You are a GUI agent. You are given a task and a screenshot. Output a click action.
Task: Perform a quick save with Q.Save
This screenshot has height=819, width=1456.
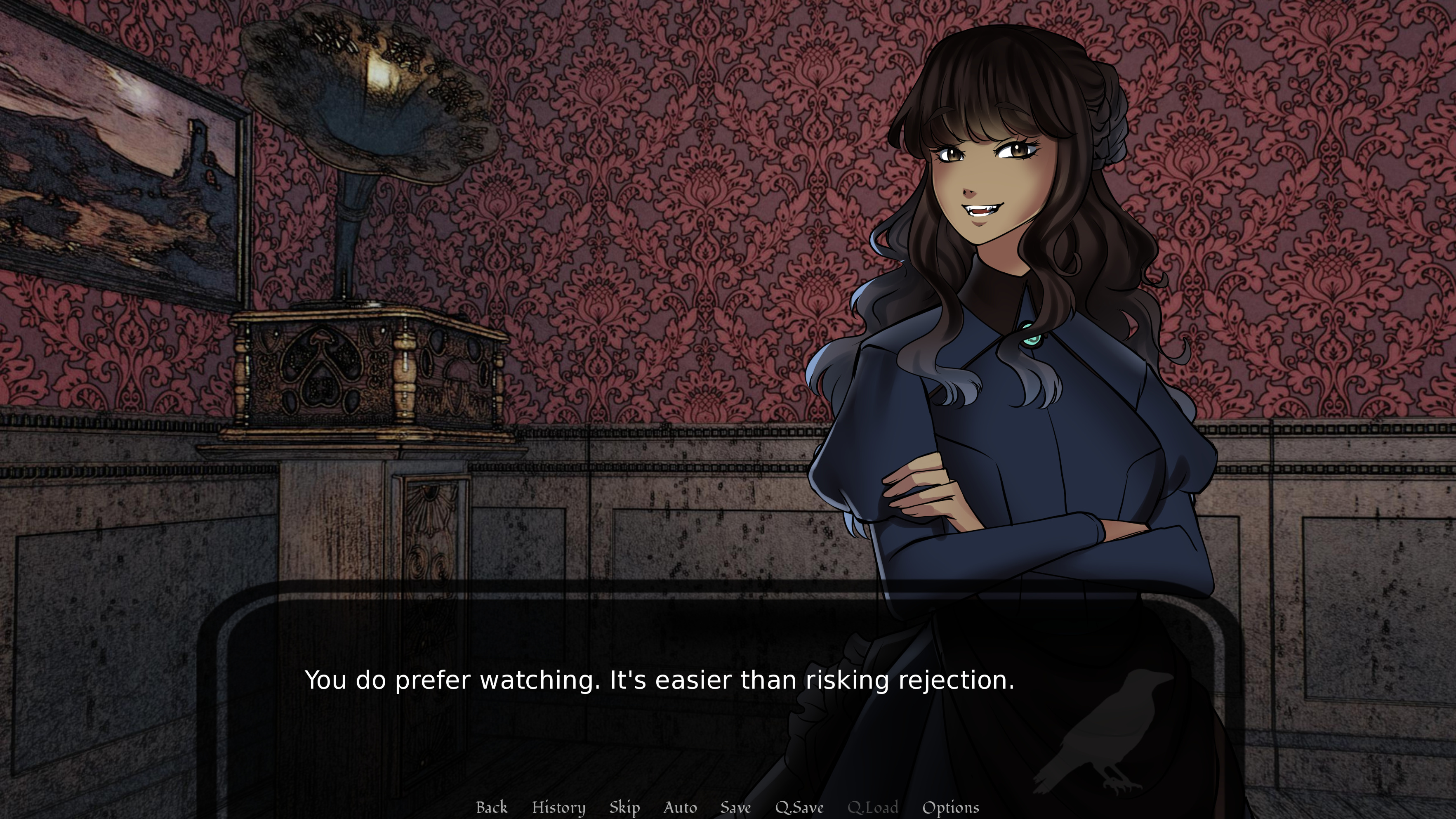(799, 807)
